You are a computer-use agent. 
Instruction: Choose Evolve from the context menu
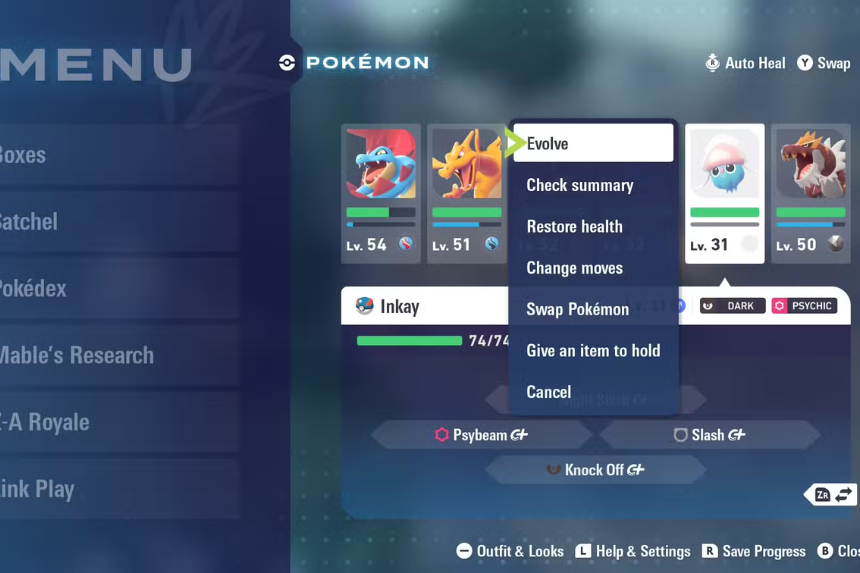(x=592, y=143)
